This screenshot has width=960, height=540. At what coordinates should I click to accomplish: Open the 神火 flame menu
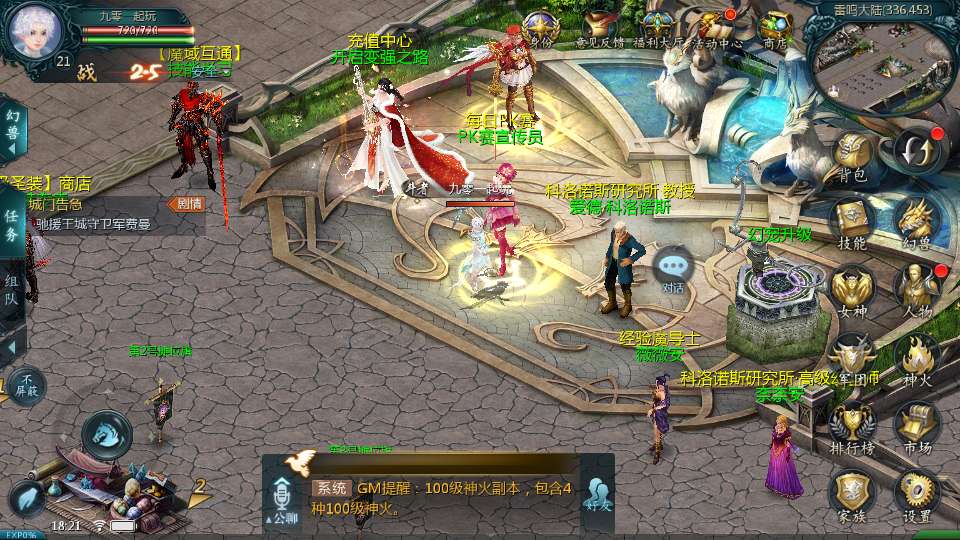(x=916, y=356)
